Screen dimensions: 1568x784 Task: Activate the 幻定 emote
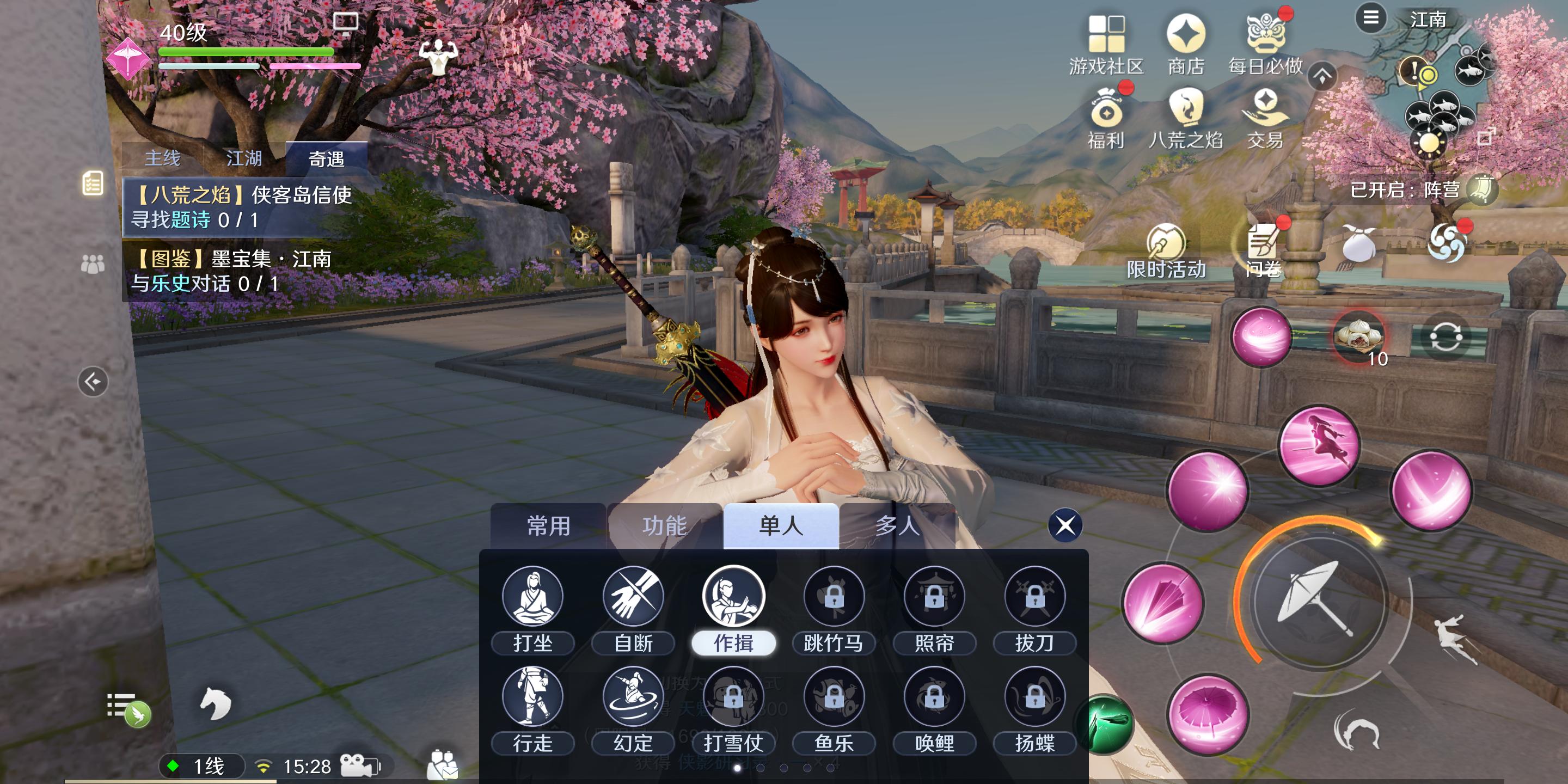[633, 697]
